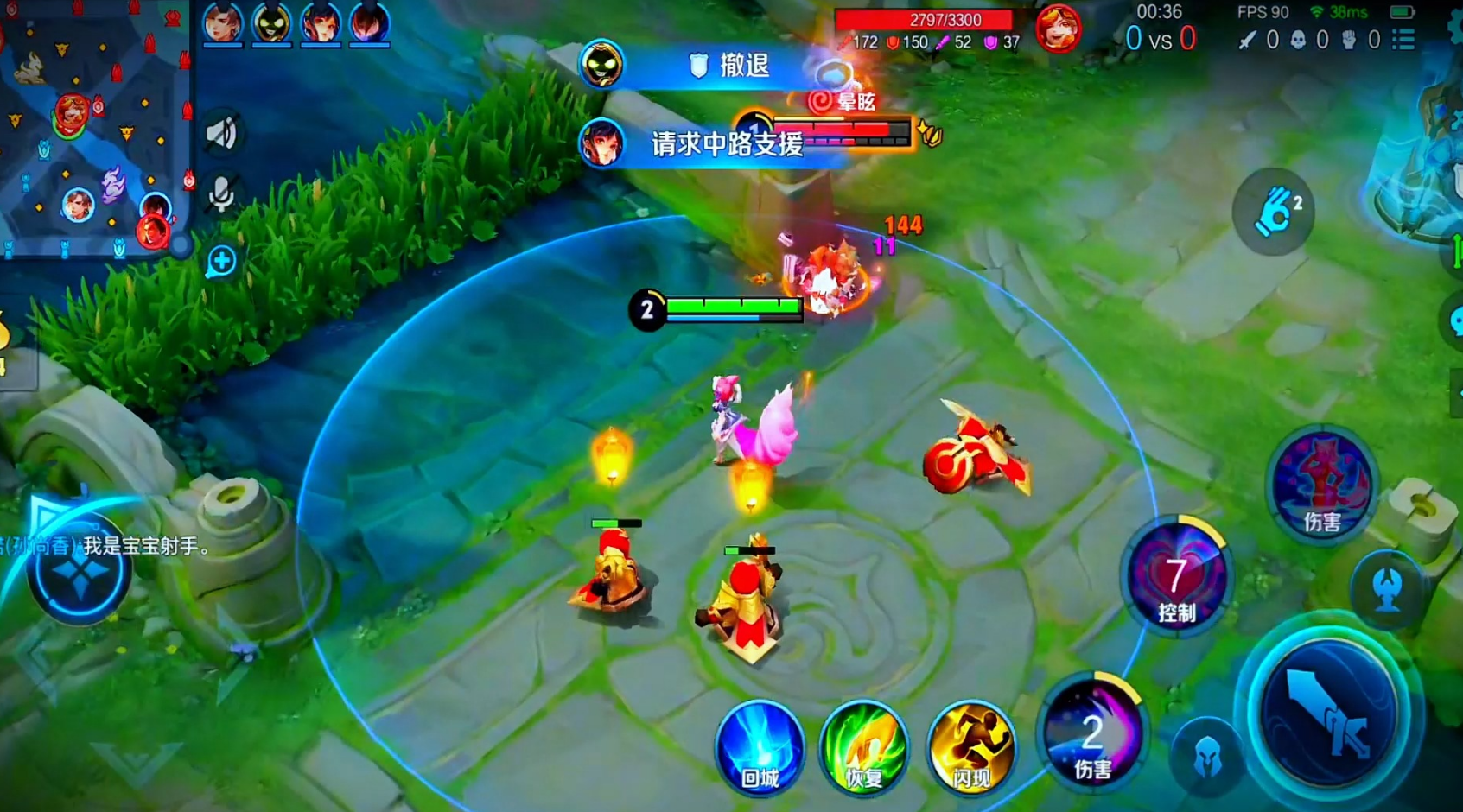
Task: Tap the blue hand signal button
Action: 1274,212
